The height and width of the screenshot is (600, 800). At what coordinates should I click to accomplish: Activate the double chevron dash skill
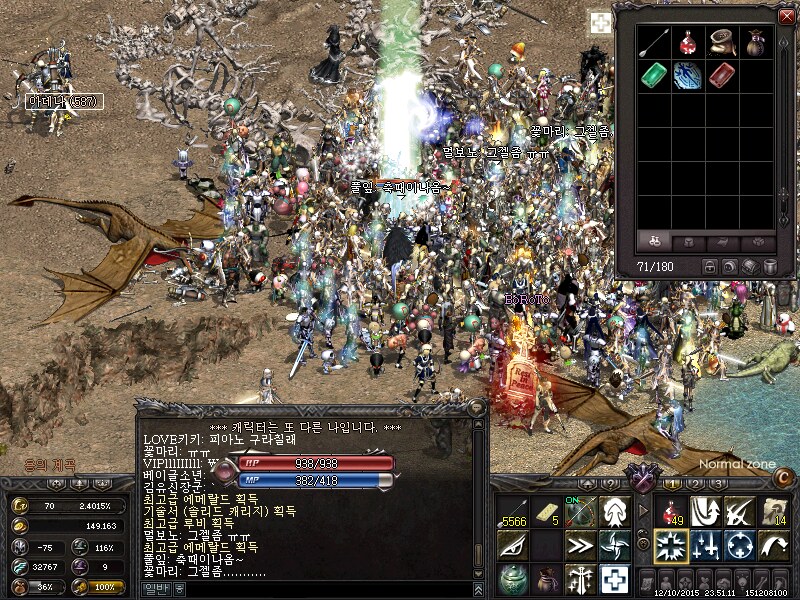pos(579,547)
